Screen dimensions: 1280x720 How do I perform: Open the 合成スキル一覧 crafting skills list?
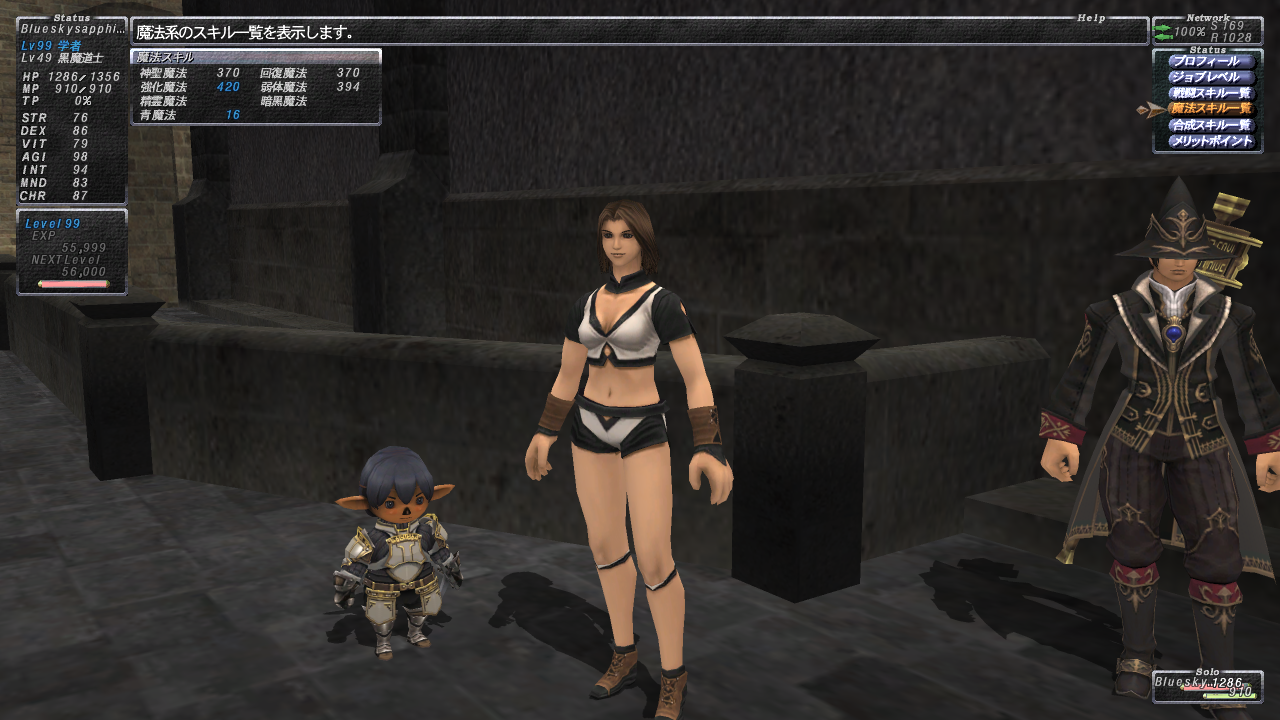point(1211,125)
